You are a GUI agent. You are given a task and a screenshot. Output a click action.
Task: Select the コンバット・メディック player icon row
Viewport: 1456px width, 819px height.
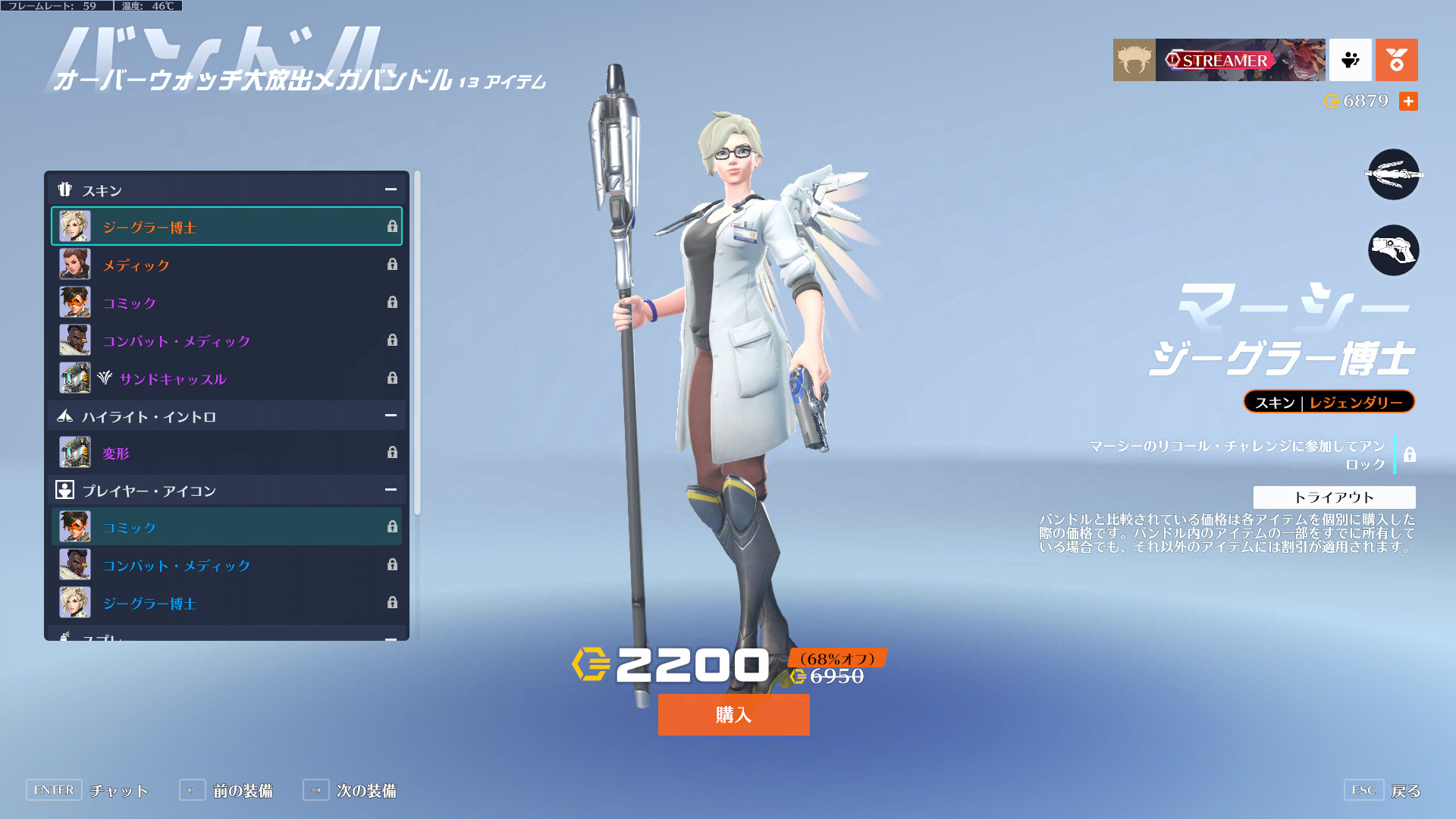tap(226, 565)
